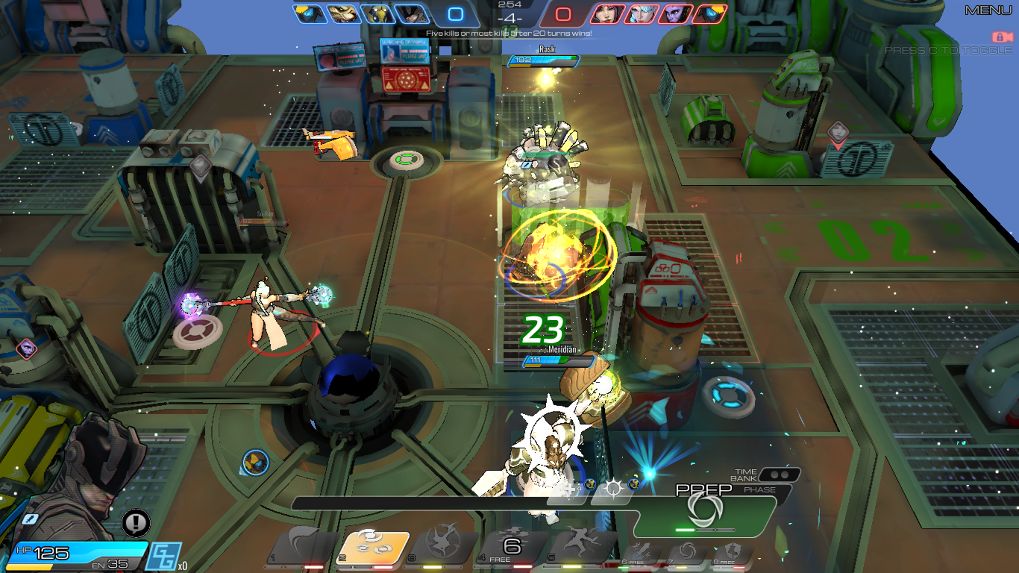Open the exclamation mark alert beside the portrait

coord(136,521)
